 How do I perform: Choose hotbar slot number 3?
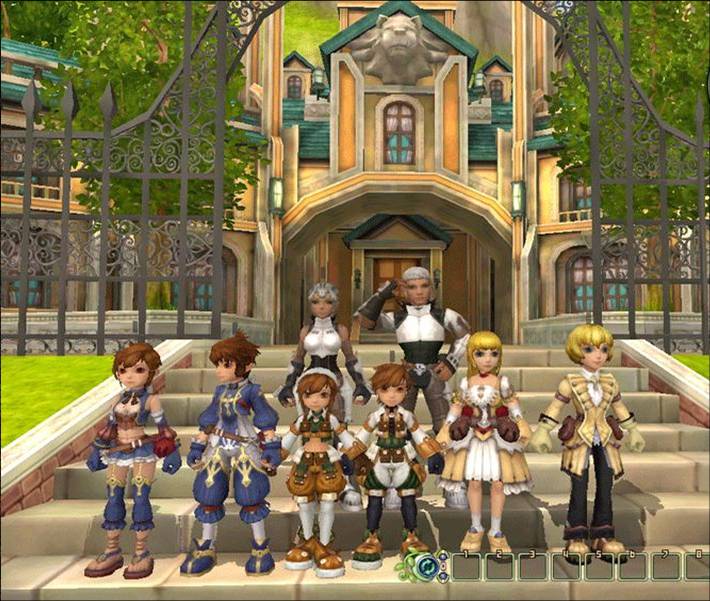coord(533,567)
